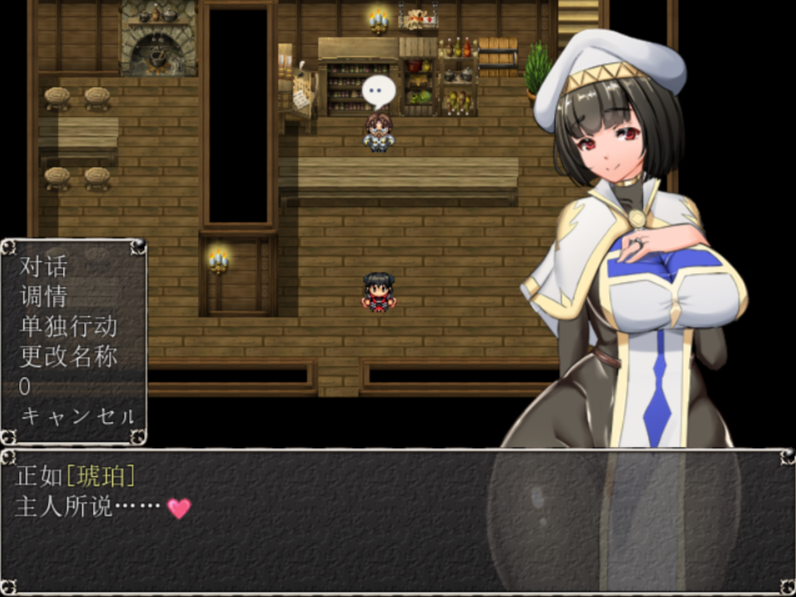Select the 0 choice entry
The width and height of the screenshot is (796, 597).
[x=25, y=386]
